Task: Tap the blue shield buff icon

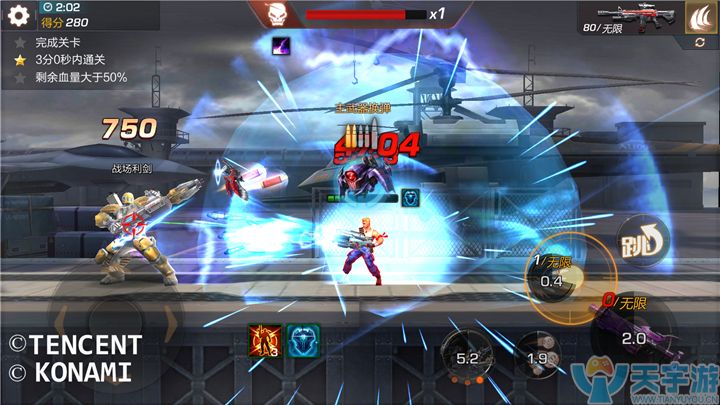Action: (x=301, y=340)
